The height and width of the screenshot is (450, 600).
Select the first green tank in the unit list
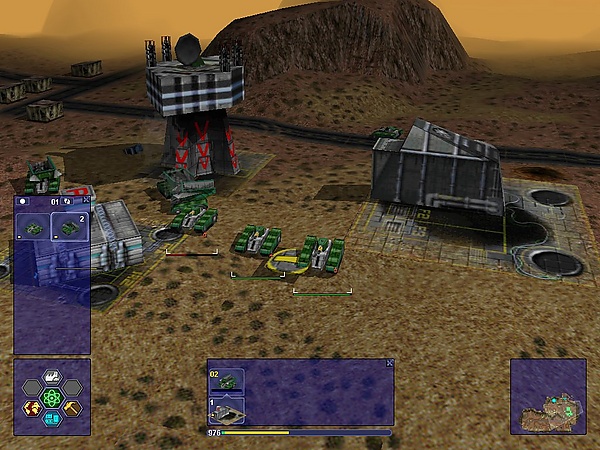click(x=33, y=228)
